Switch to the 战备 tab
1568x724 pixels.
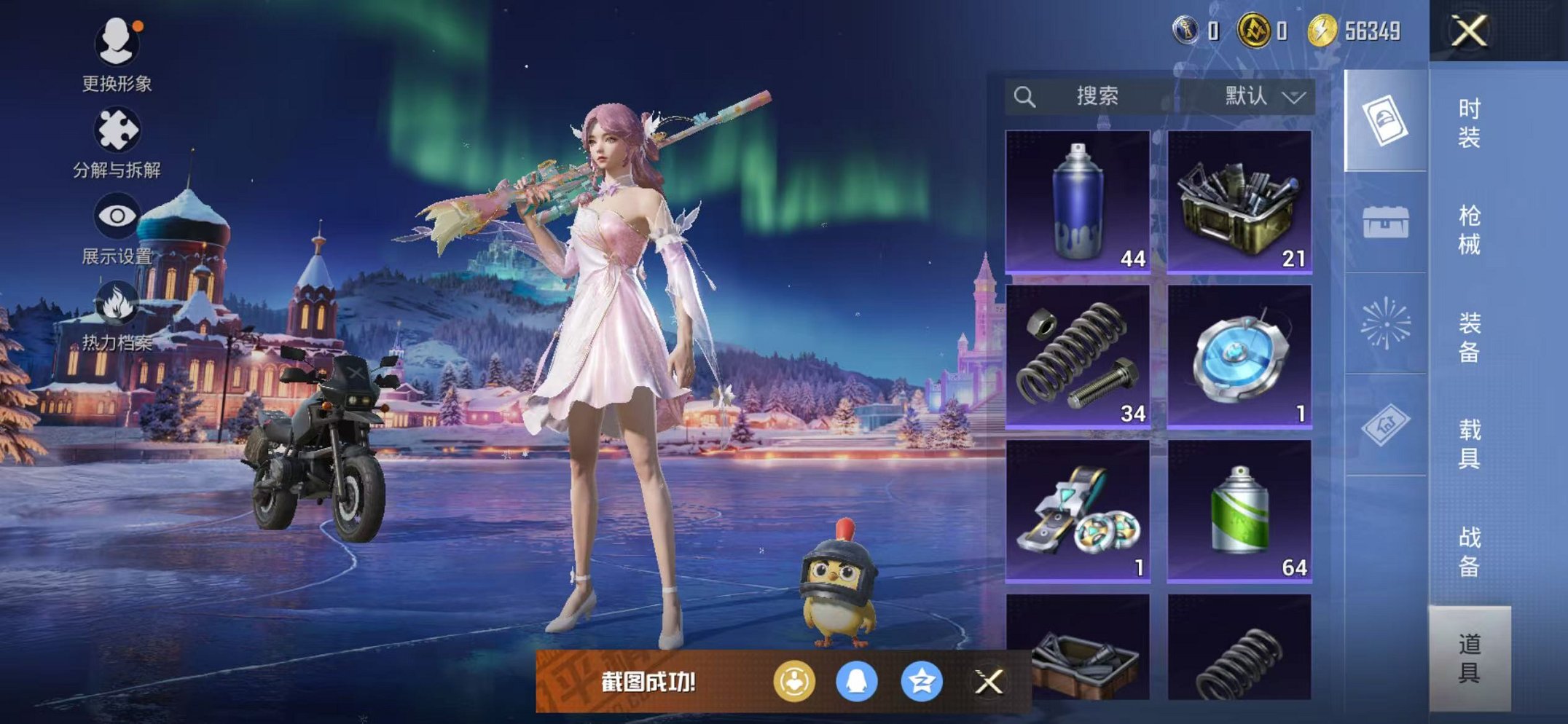point(1469,551)
